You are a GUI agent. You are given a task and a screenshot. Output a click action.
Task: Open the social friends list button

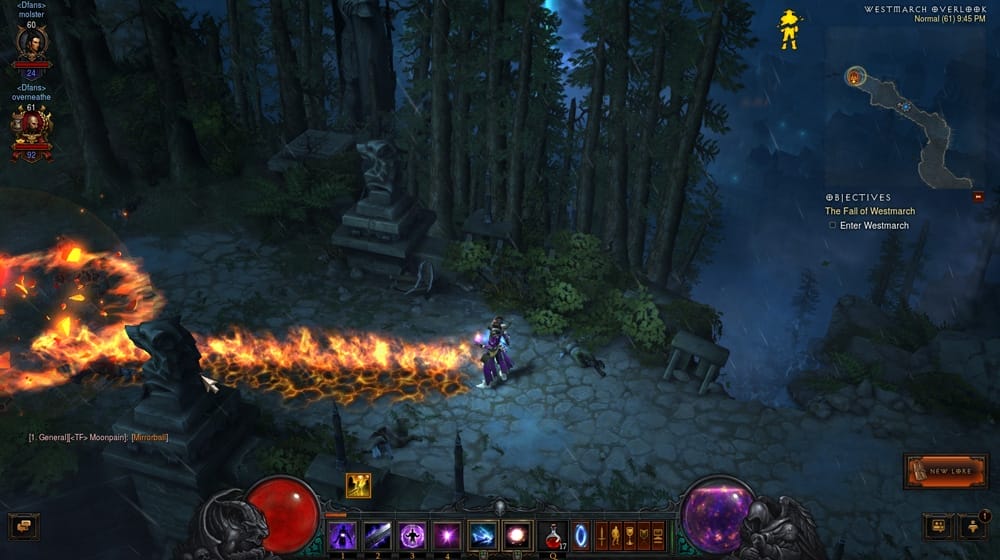972,526
